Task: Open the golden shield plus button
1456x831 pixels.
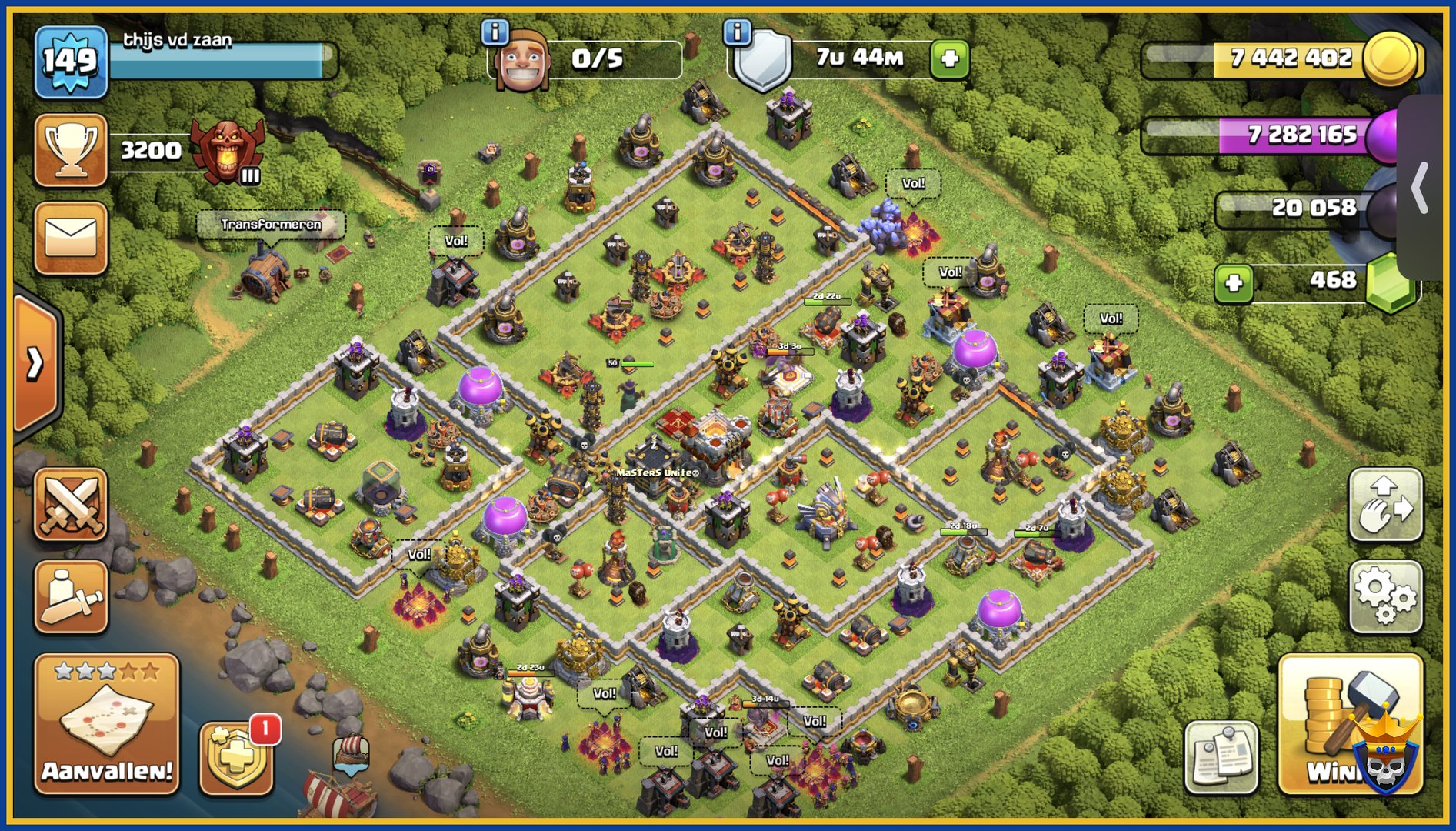Action: click(236, 758)
